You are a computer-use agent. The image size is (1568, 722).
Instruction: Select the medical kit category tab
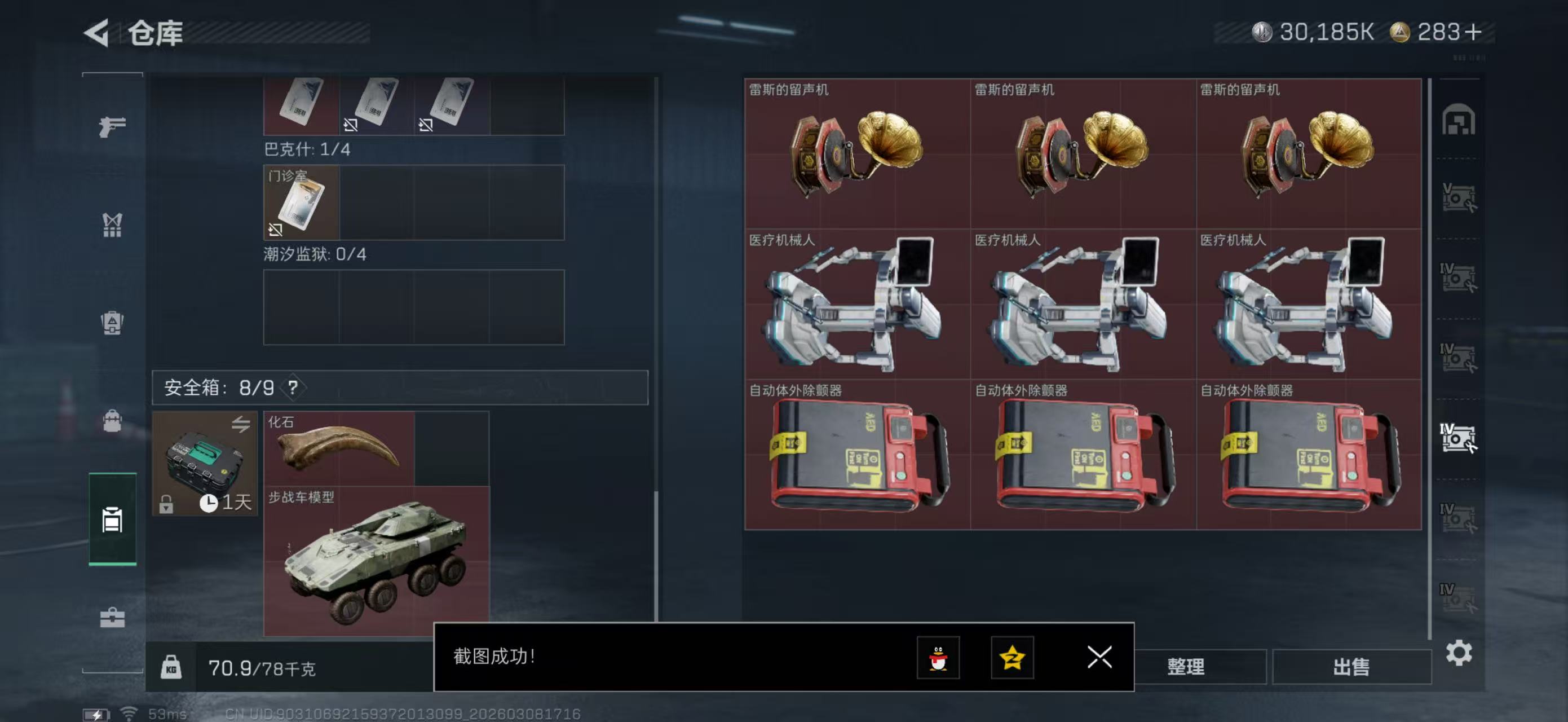113,618
